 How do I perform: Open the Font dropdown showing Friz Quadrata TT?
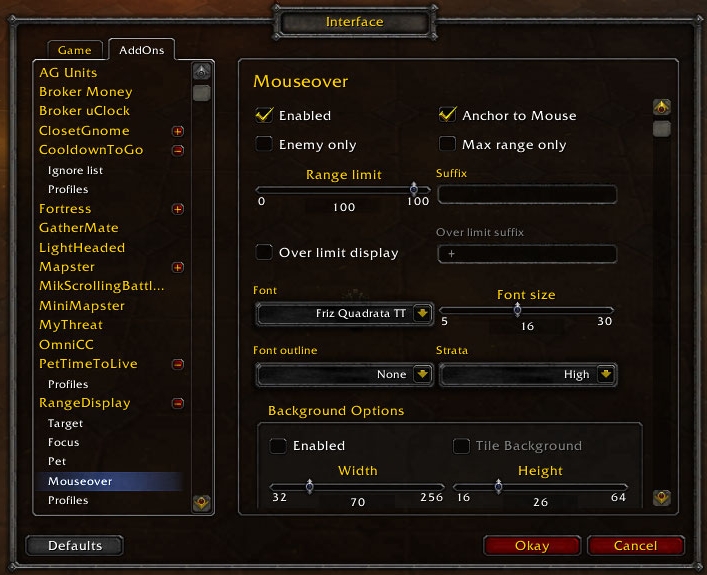point(422,314)
